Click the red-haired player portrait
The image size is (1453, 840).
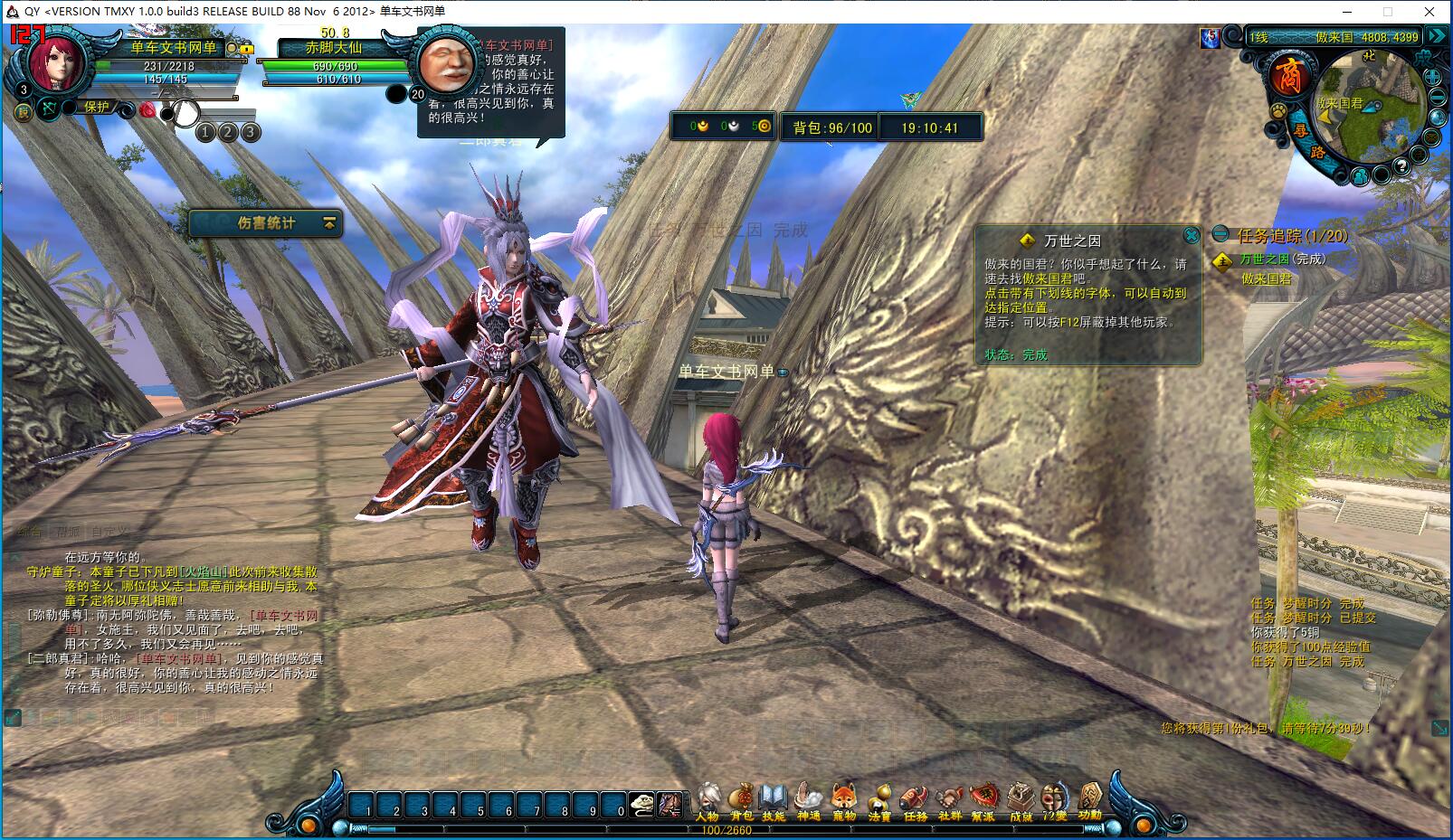click(56, 61)
